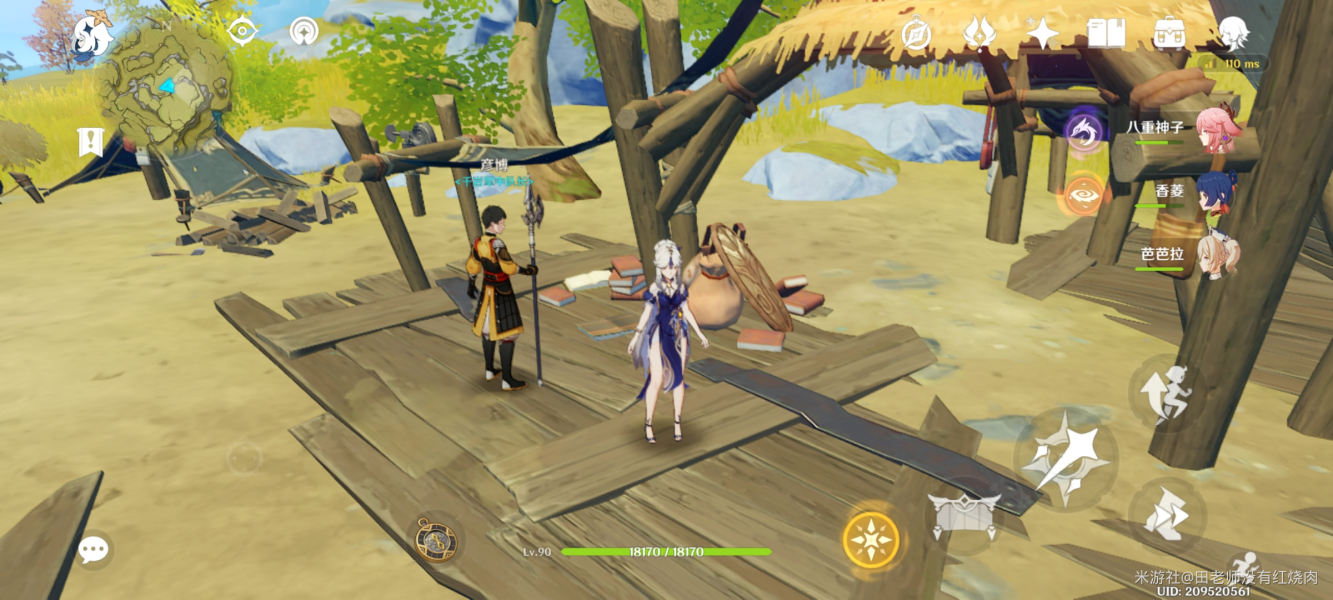
Task: Open the chat speech bubble
Action: coord(93,549)
